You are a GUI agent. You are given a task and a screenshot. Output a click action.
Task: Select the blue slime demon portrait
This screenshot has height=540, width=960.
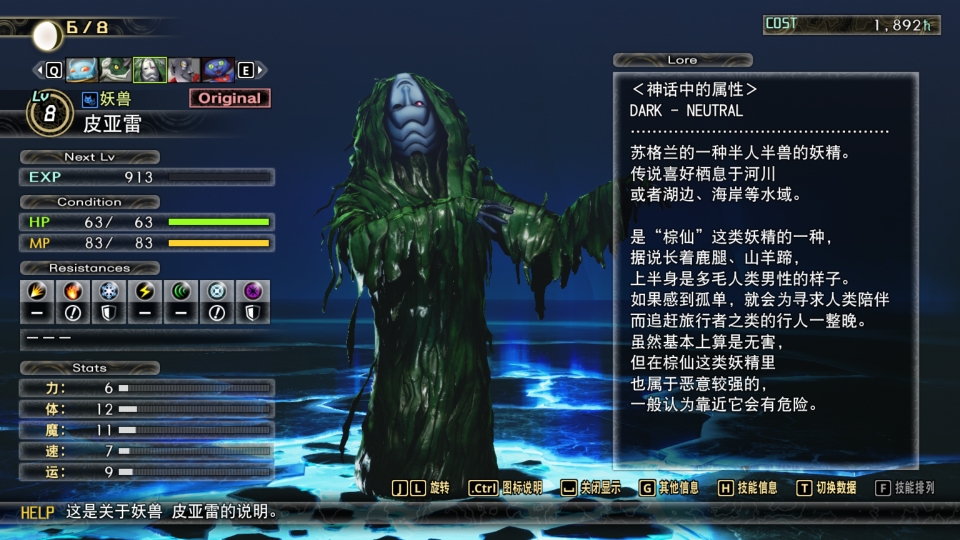coord(82,70)
